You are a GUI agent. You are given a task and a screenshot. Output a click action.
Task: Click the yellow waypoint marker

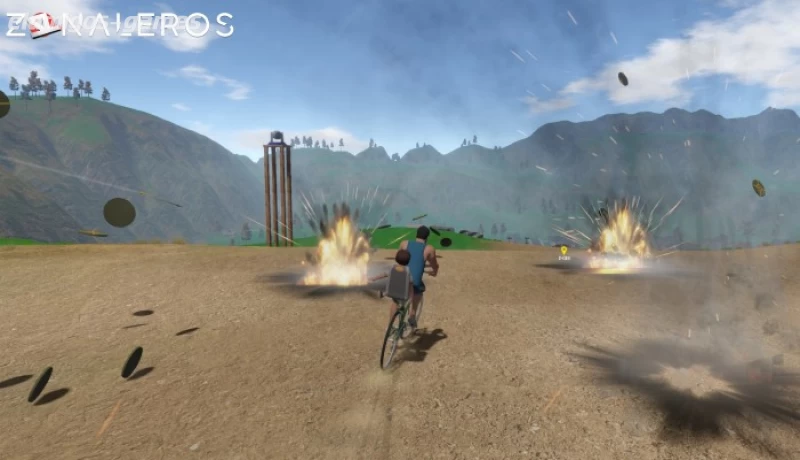click(564, 250)
